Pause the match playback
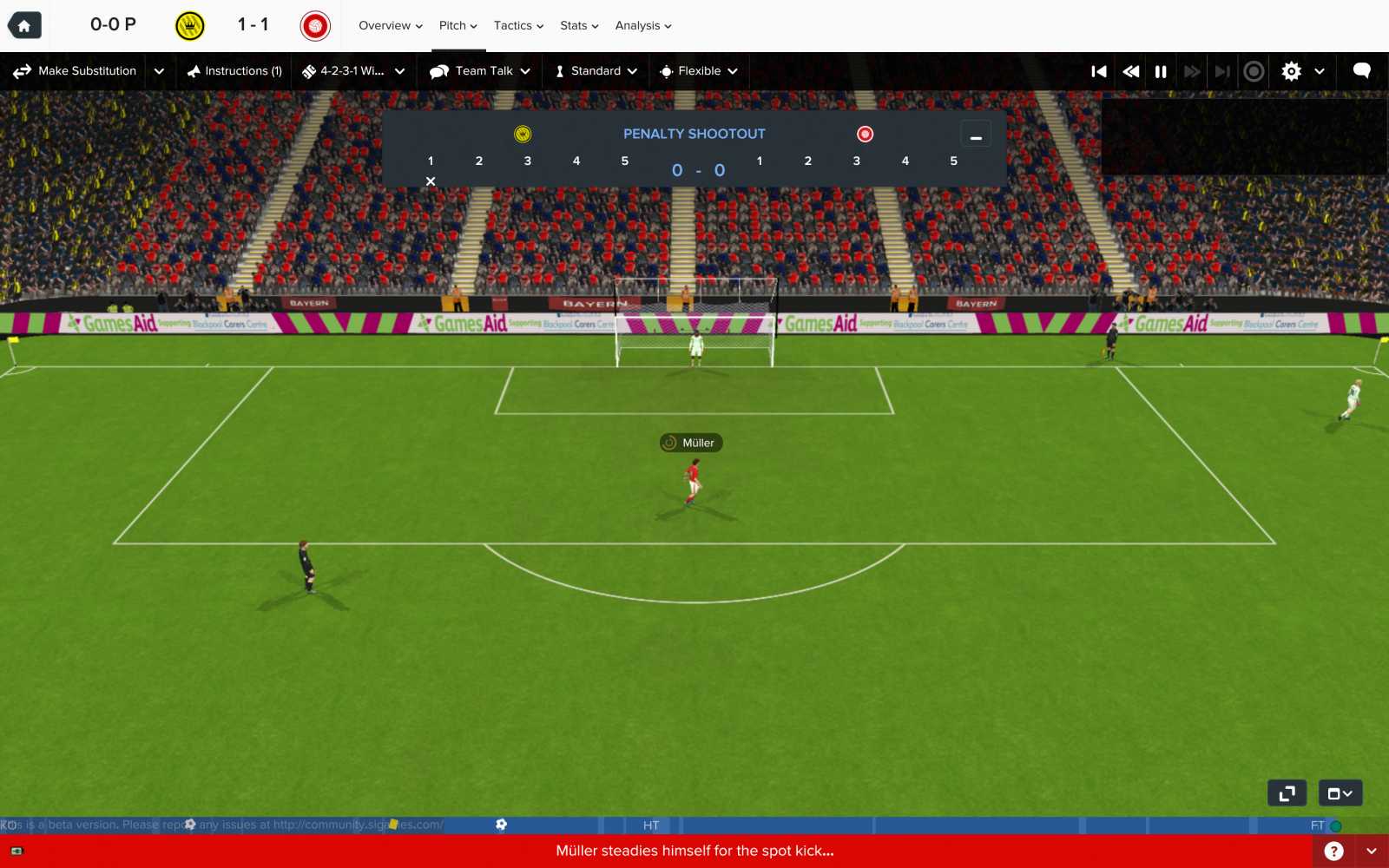Viewport: 1389px width, 868px height. click(x=1162, y=71)
